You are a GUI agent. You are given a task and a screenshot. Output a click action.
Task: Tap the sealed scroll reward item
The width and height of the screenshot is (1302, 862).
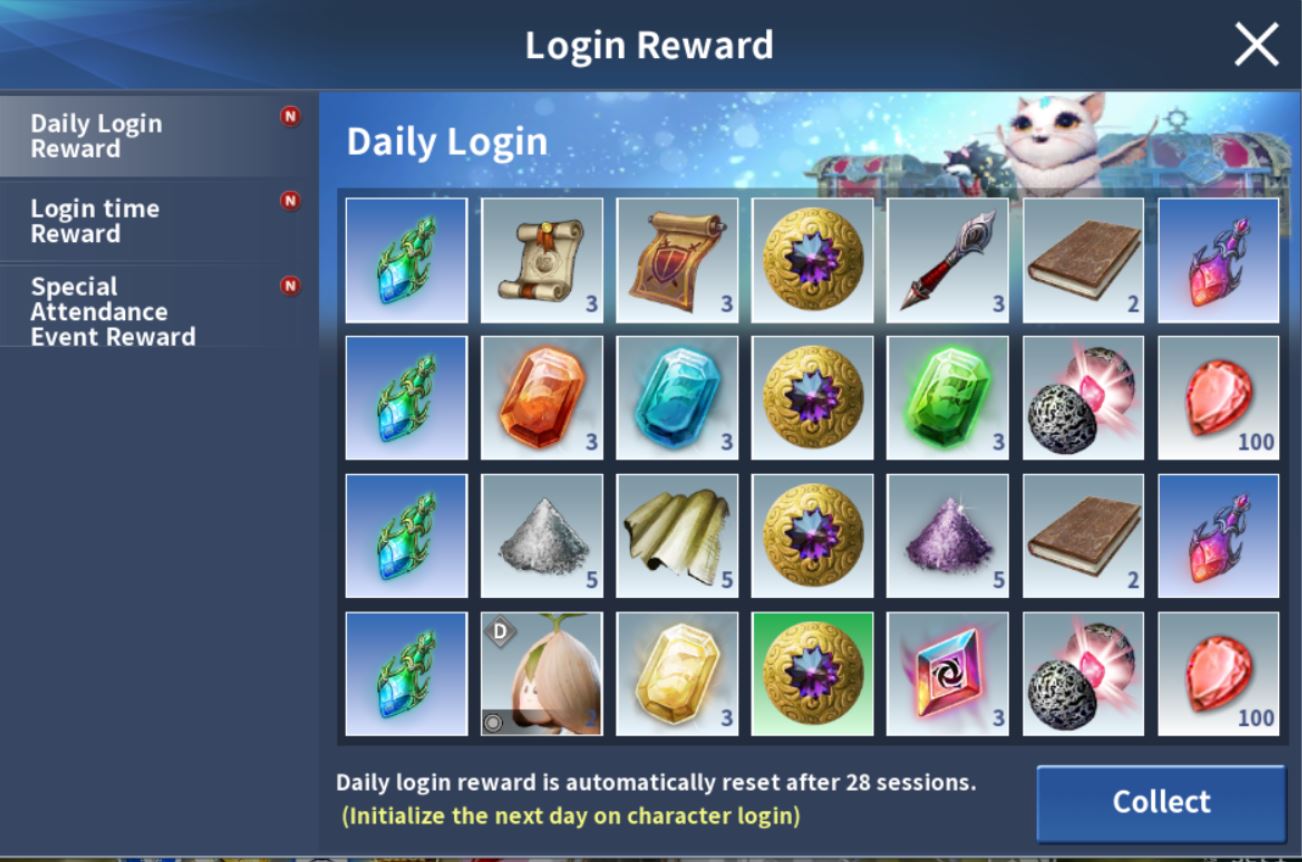click(540, 260)
